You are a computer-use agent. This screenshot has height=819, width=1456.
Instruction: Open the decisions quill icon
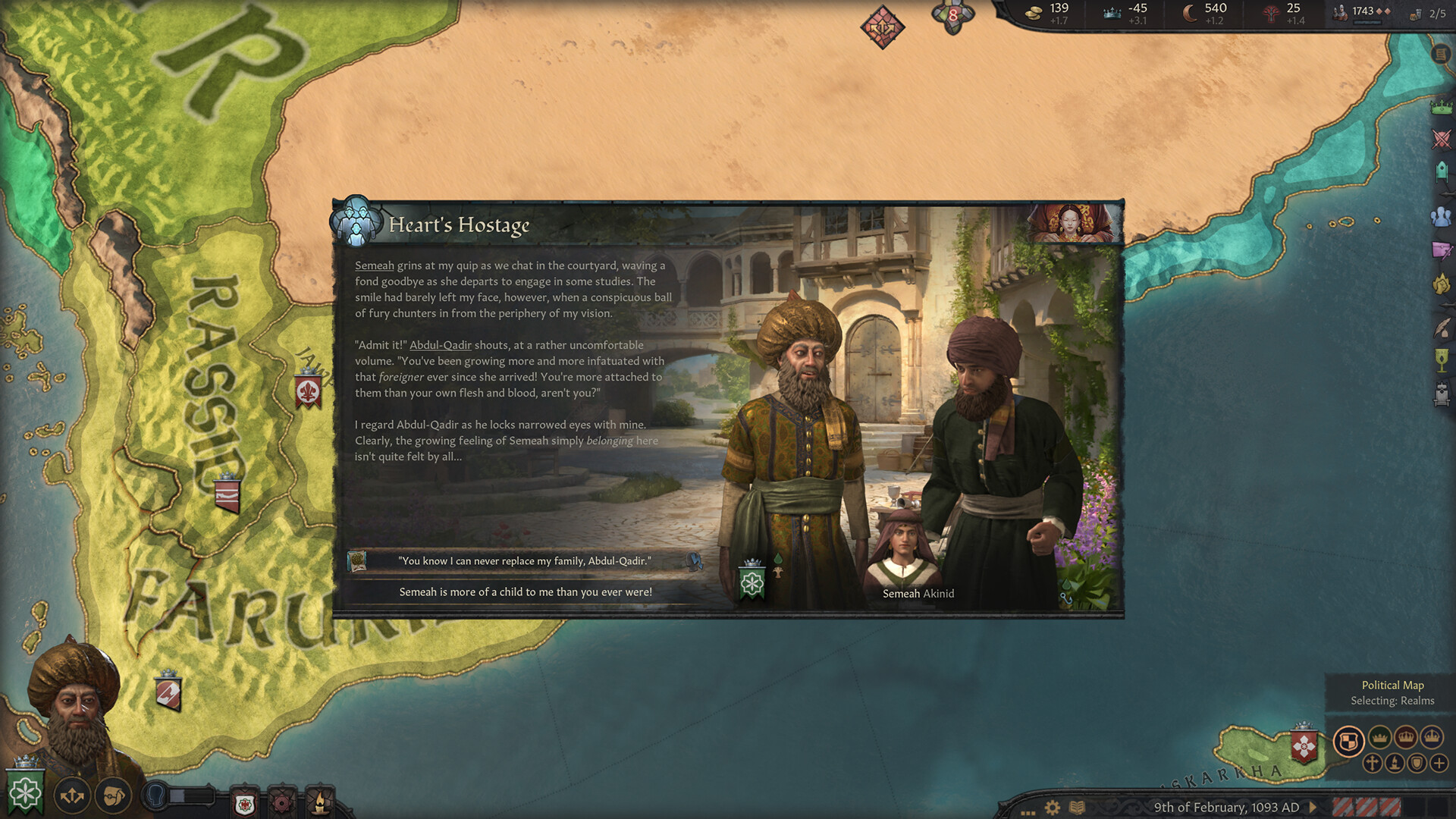(x=1441, y=329)
